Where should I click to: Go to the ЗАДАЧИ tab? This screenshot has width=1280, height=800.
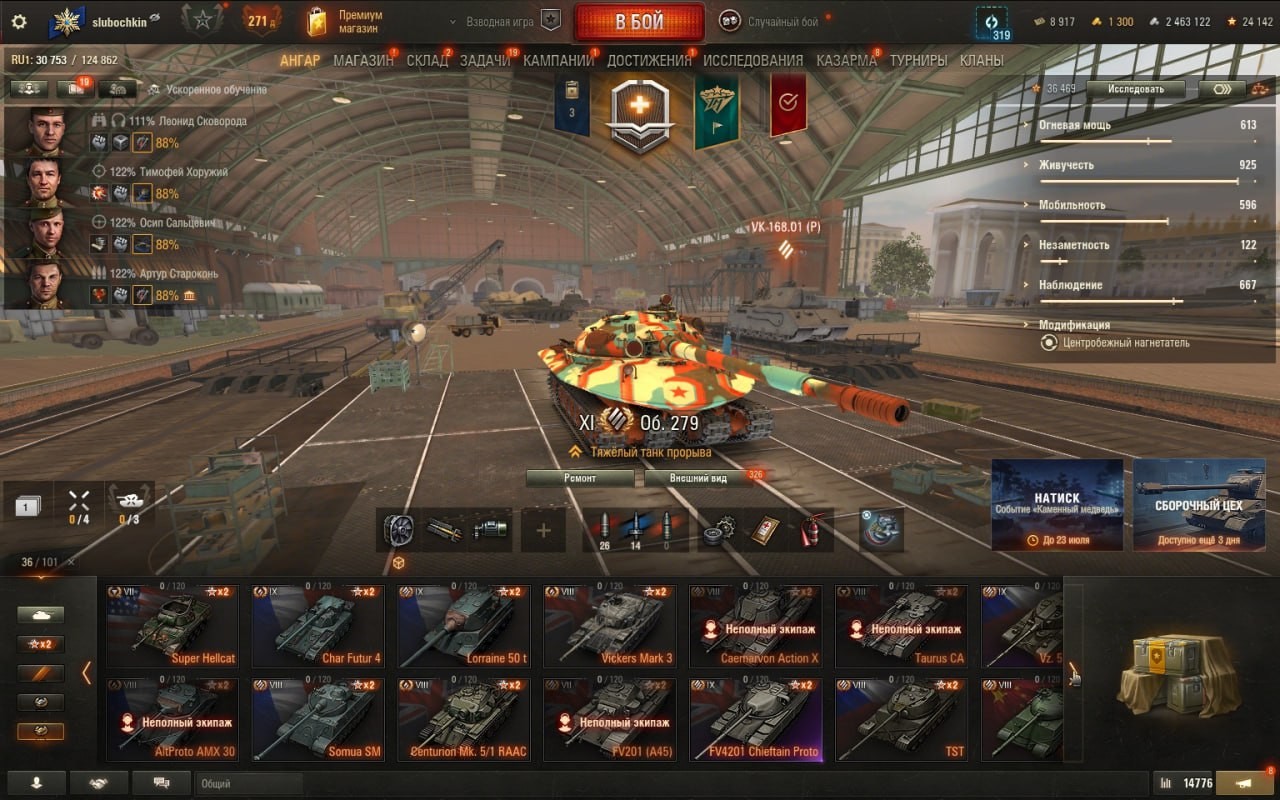coord(485,60)
